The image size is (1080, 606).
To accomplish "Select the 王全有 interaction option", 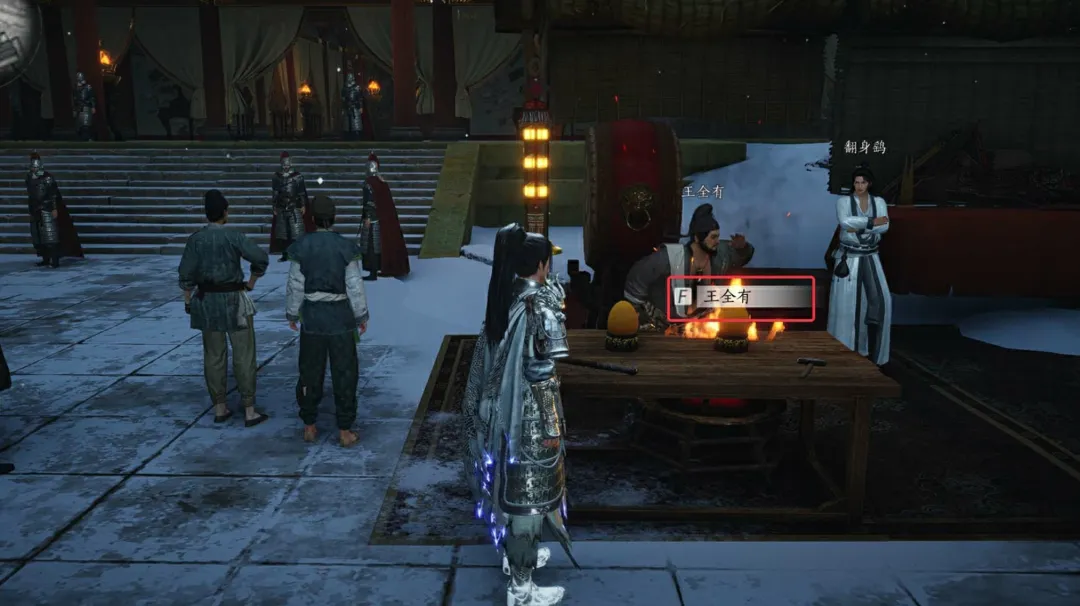I will pos(741,297).
